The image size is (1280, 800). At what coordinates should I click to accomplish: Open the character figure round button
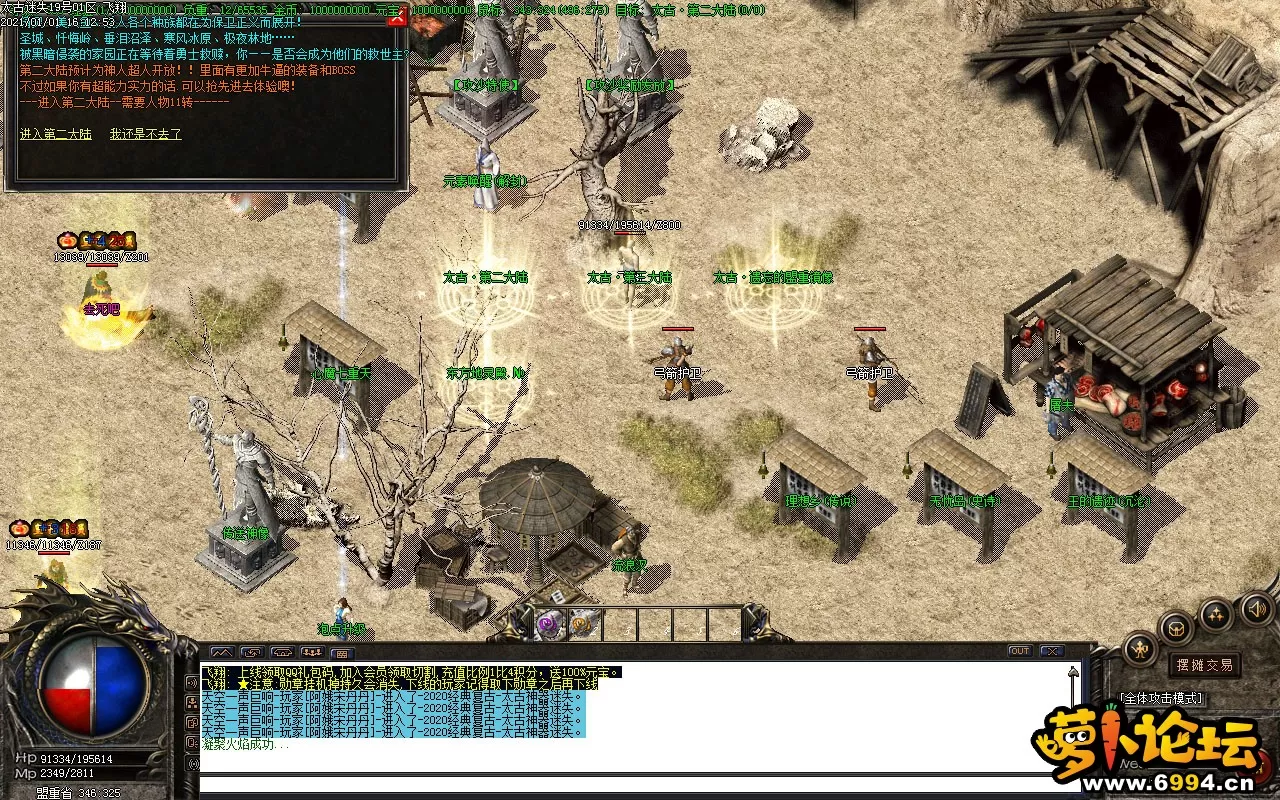tap(1140, 649)
